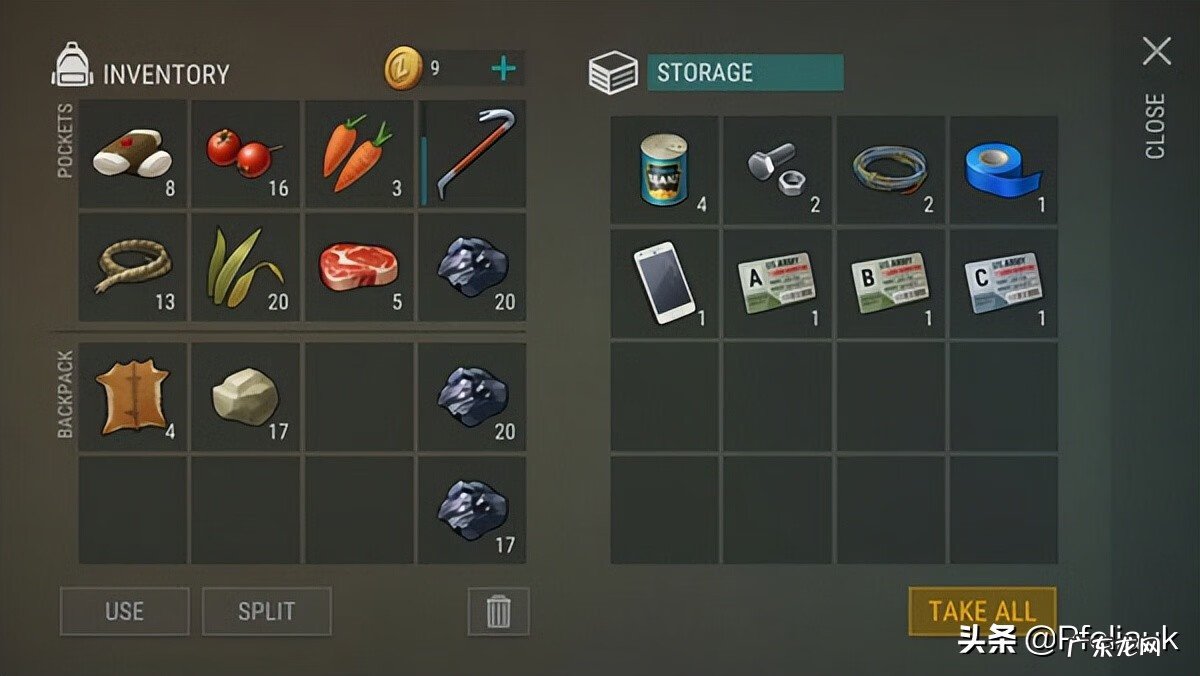Close the storage window
Viewport: 1200px width, 676px height.
1157,52
